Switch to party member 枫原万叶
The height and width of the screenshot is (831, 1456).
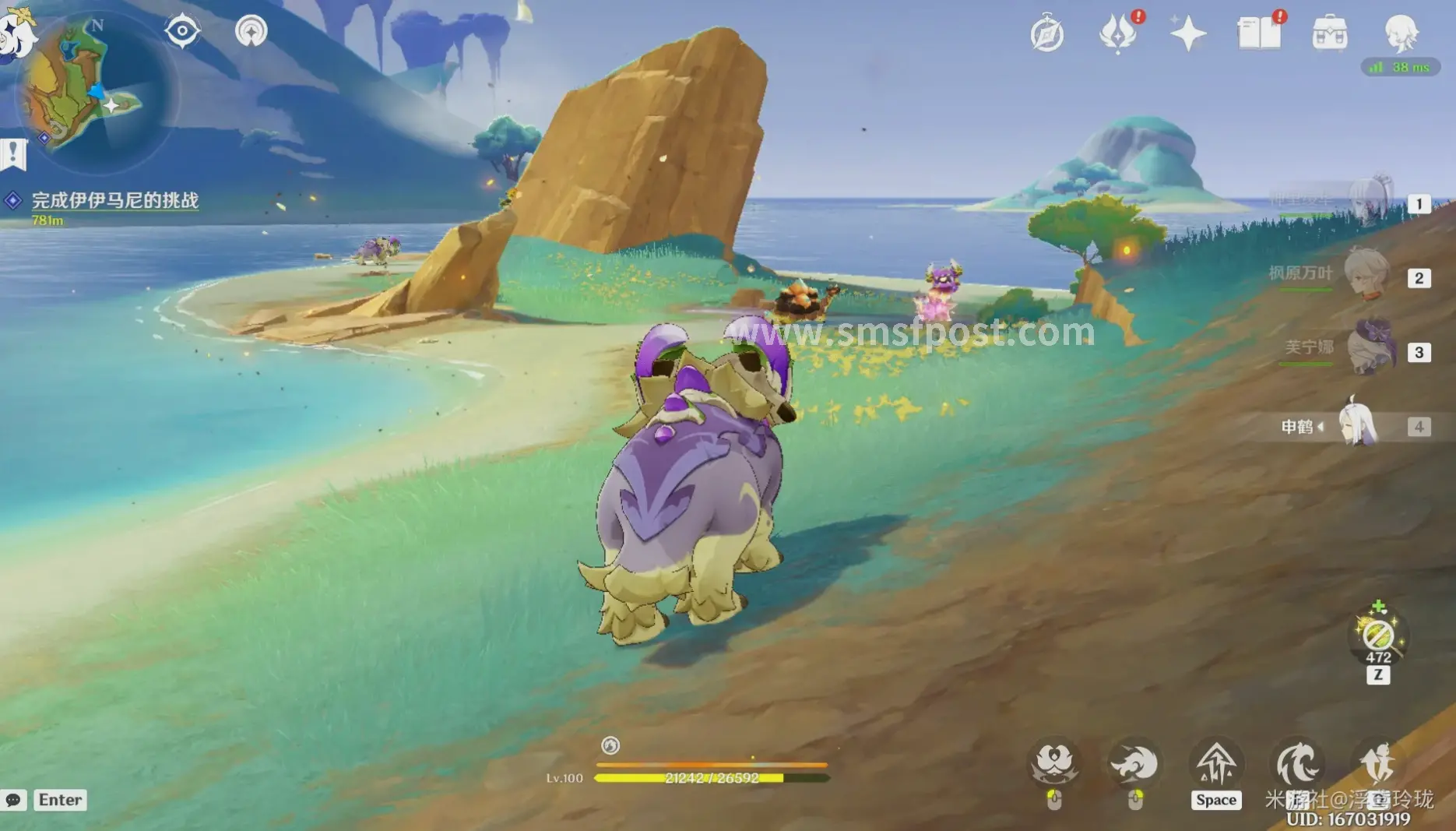point(1366,274)
